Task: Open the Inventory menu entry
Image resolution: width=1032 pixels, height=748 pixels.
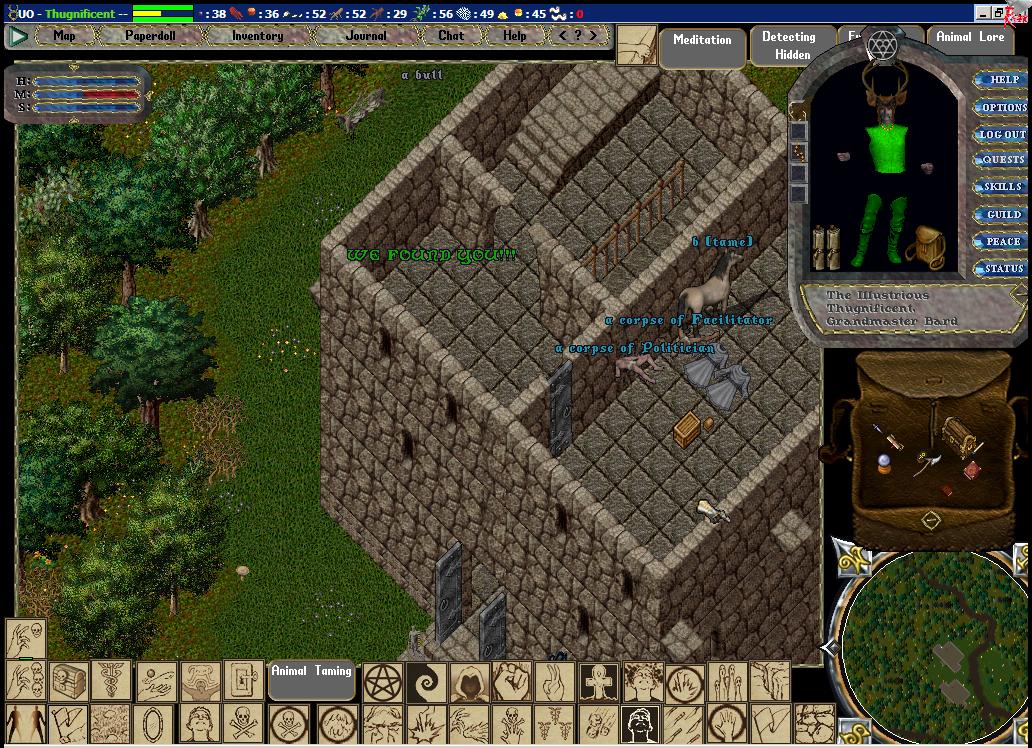Action: pyautogui.click(x=257, y=36)
